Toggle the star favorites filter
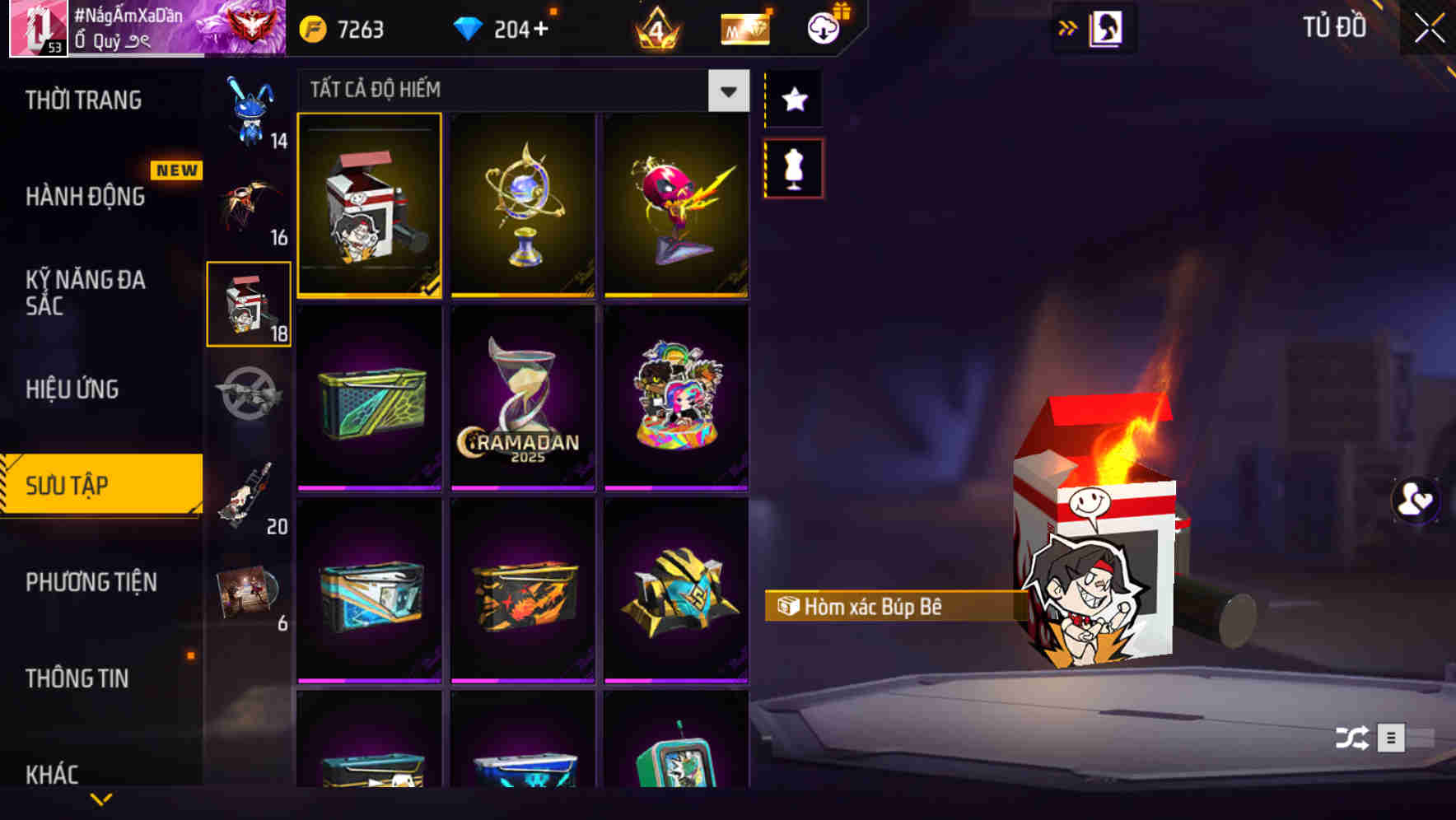The image size is (1456, 820). point(793,100)
